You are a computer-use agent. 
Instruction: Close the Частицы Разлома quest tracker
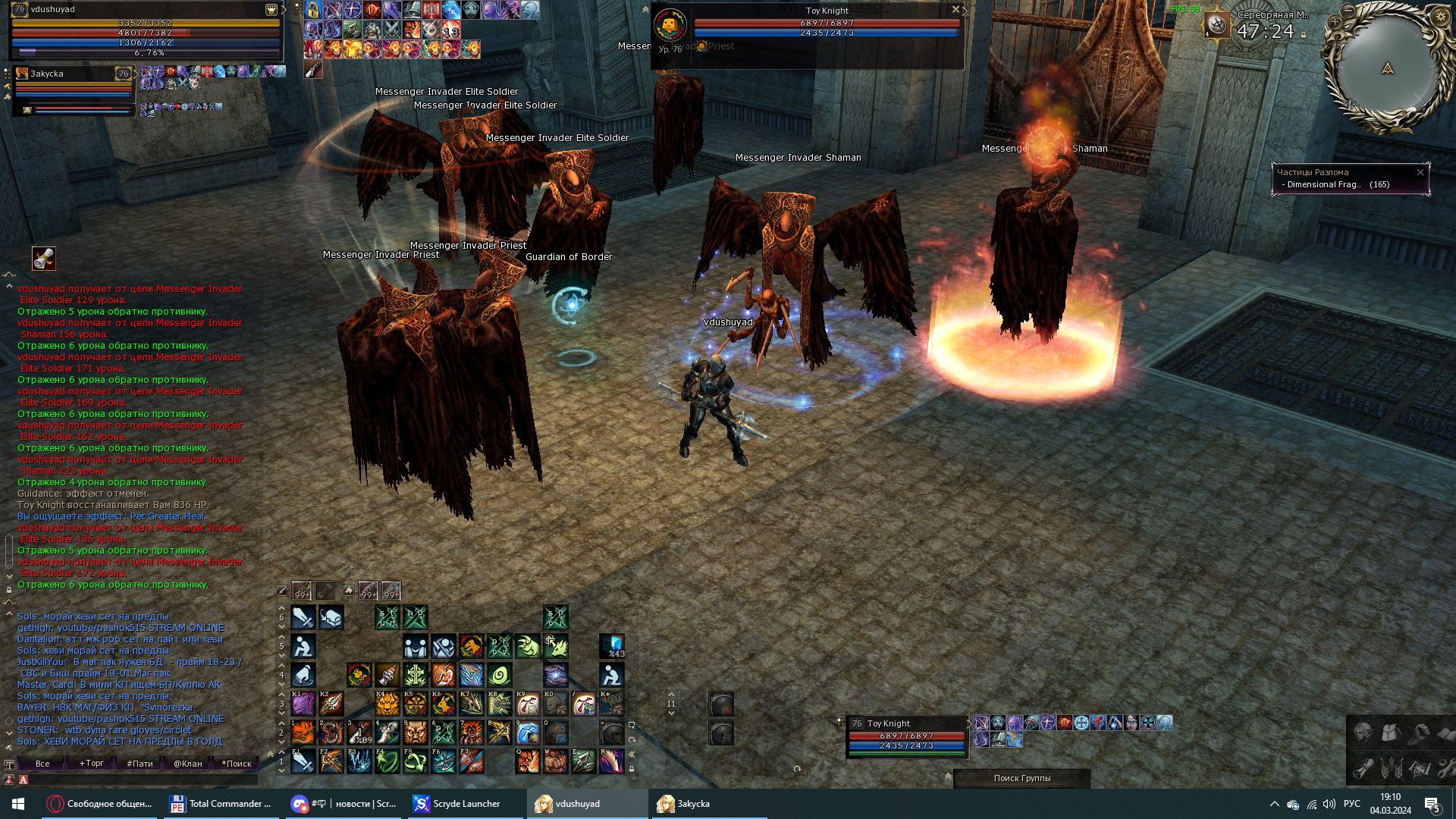pyautogui.click(x=1420, y=173)
